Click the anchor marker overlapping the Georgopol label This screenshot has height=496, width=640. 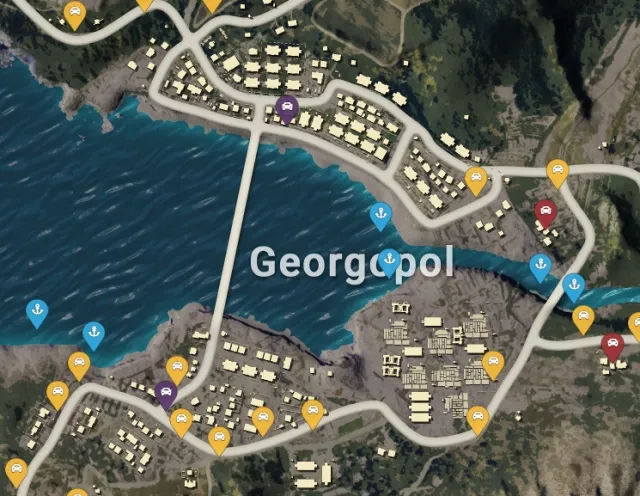390,261
